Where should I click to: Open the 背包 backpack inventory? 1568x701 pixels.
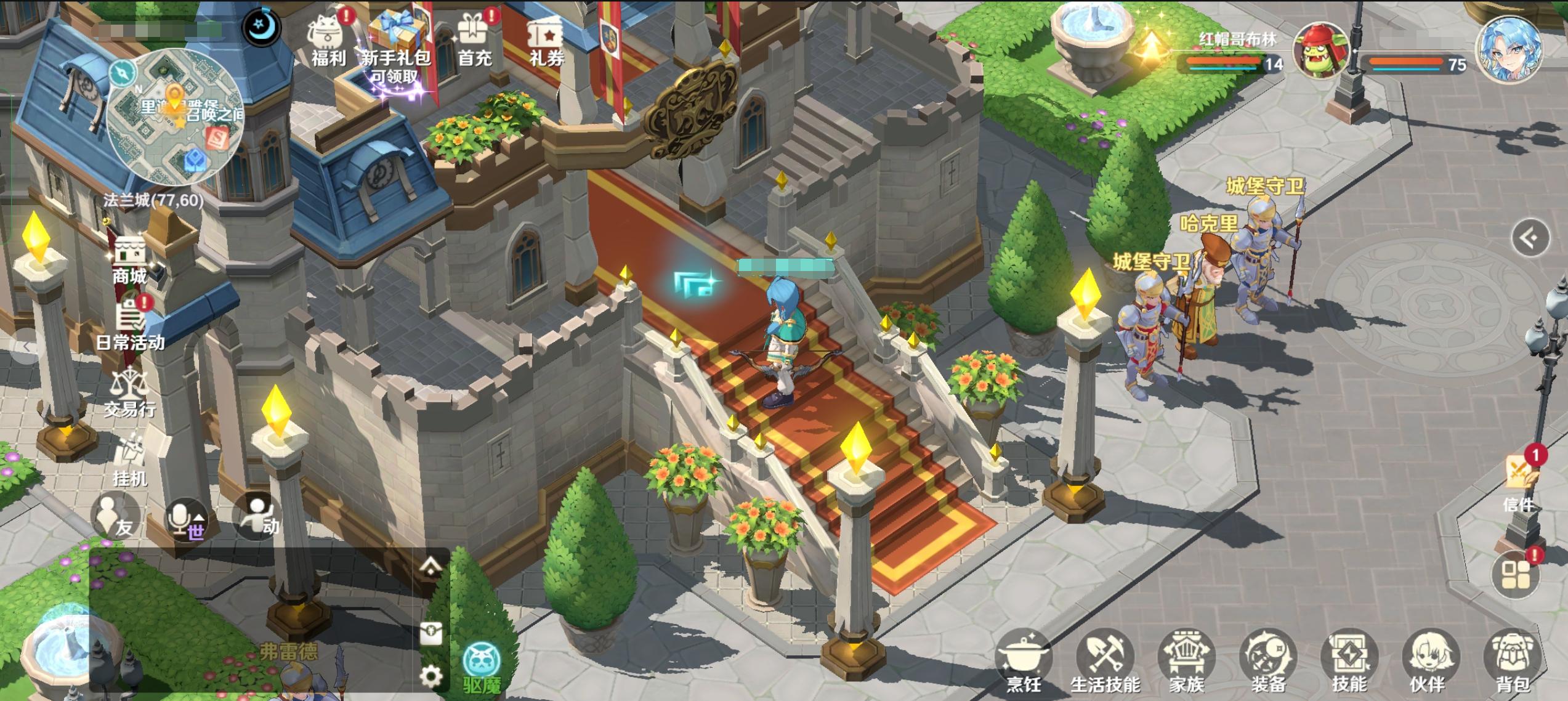tap(1512, 662)
